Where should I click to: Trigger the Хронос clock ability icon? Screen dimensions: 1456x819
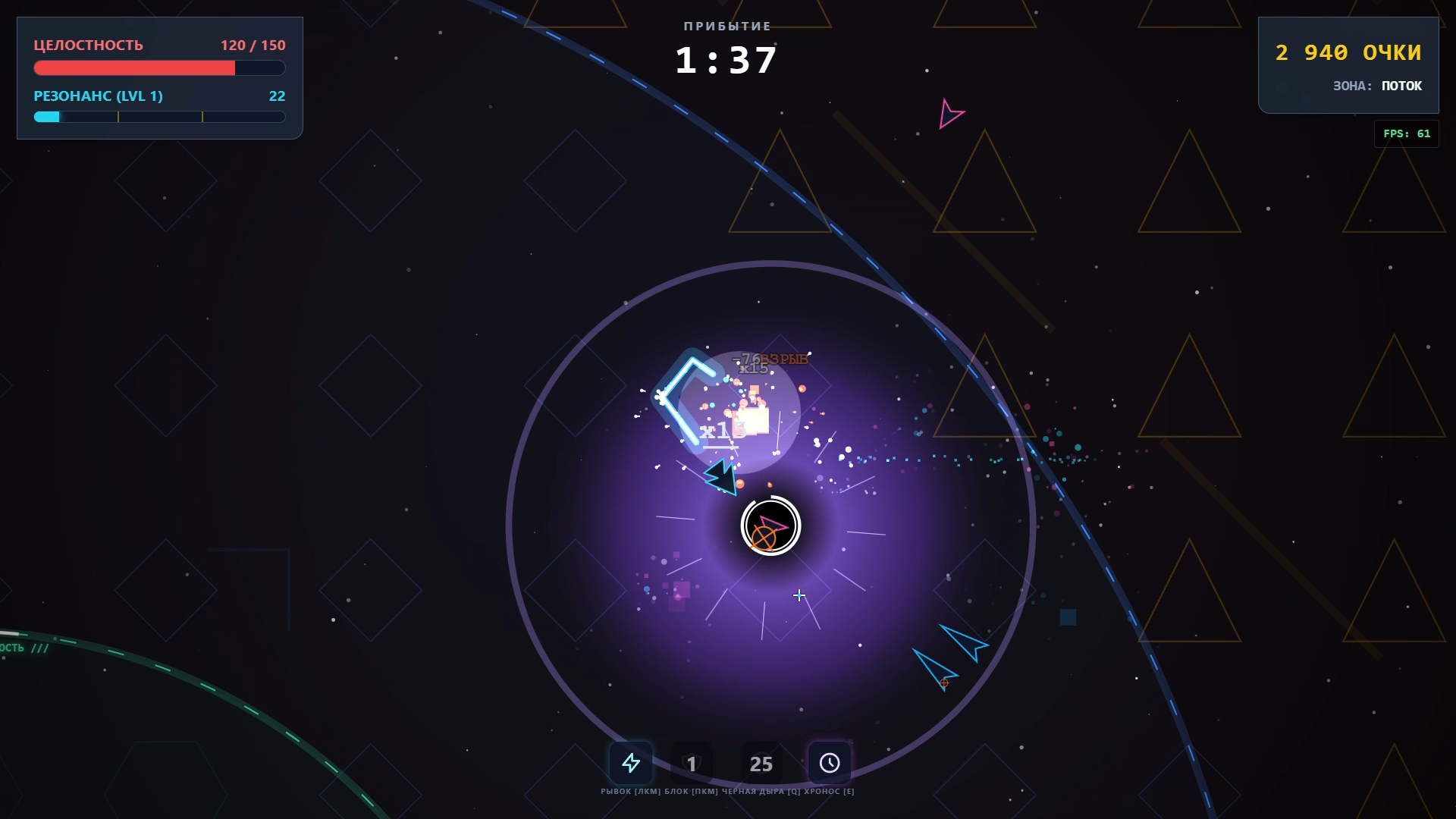pos(830,763)
